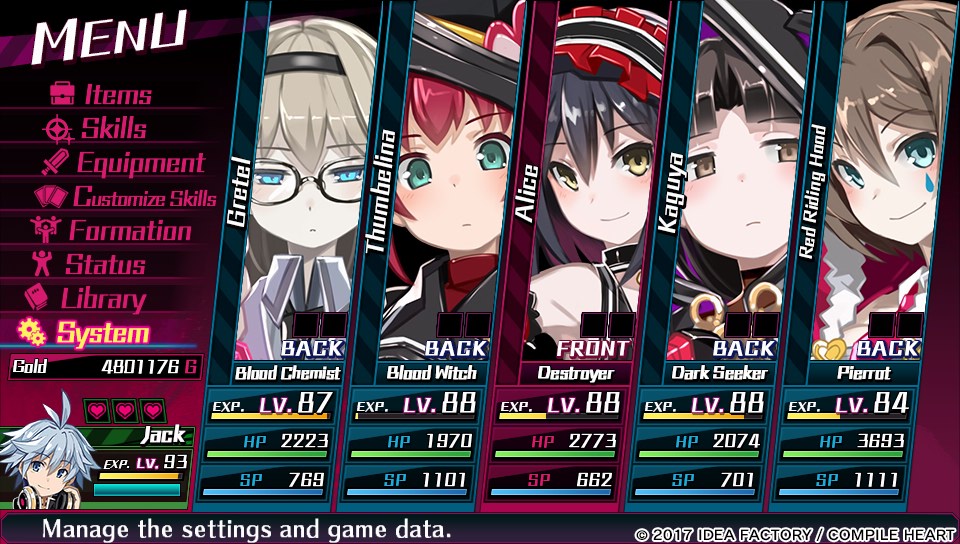Screen dimensions: 960x544
Task: Open the Library entry
Action: point(88,299)
